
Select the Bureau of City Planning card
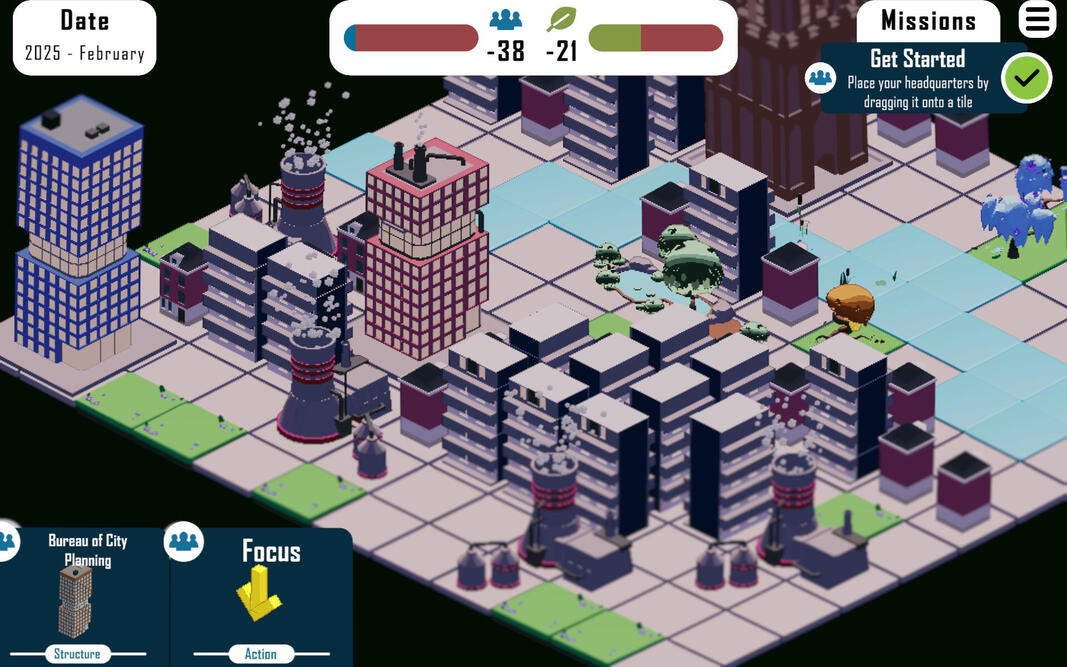(86, 596)
